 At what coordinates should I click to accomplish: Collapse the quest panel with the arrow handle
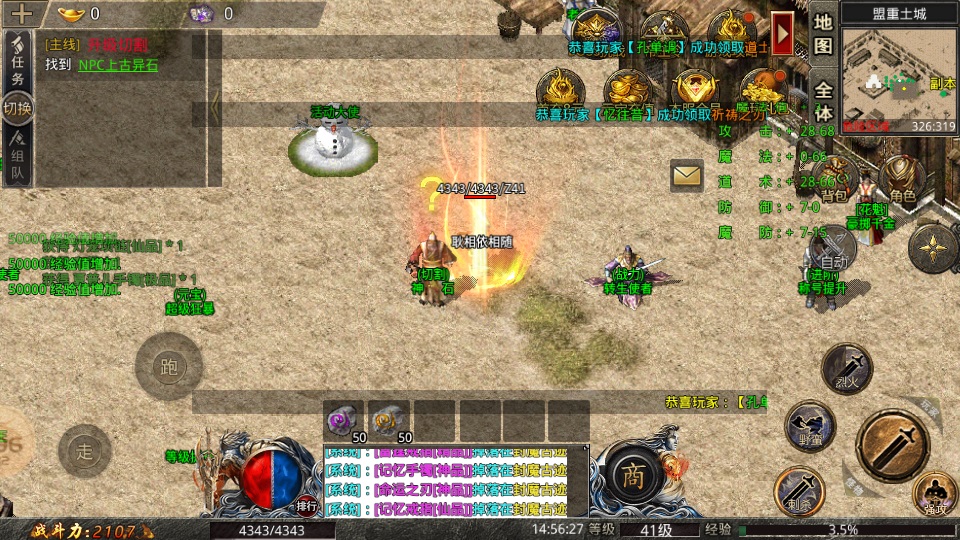pyautogui.click(x=214, y=103)
